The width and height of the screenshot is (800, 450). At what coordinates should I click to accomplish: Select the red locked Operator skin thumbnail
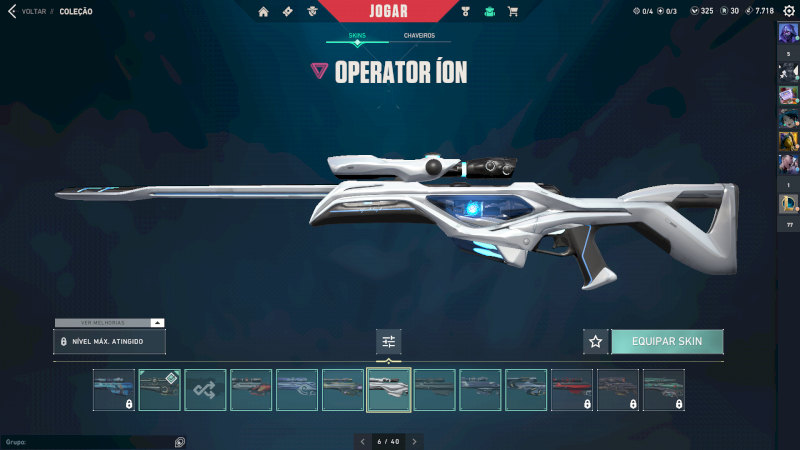(x=572, y=390)
